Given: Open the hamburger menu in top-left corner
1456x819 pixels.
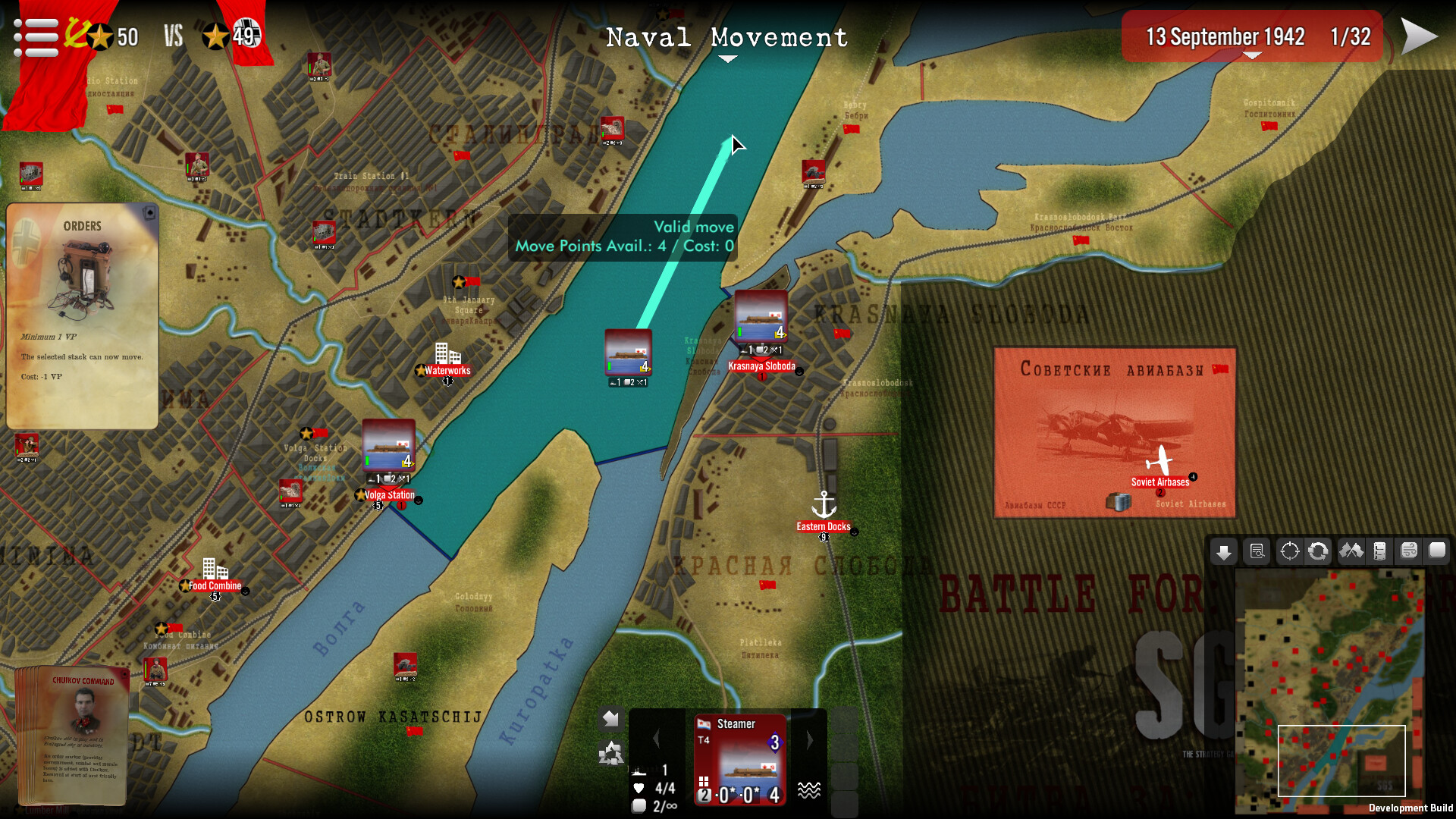Looking at the screenshot, I should pyautogui.click(x=36, y=36).
